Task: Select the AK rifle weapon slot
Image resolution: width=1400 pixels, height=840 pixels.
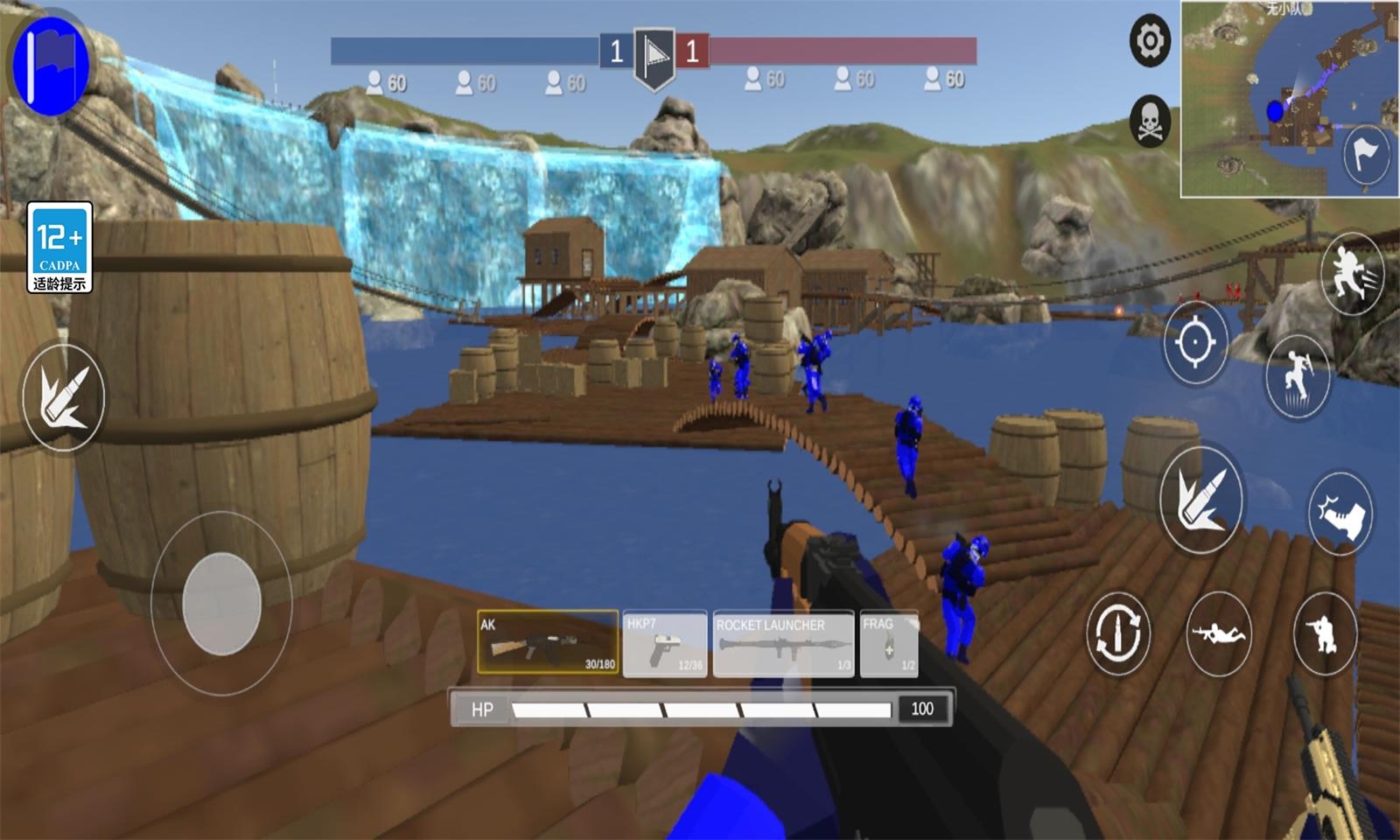Action: pyautogui.click(x=548, y=643)
